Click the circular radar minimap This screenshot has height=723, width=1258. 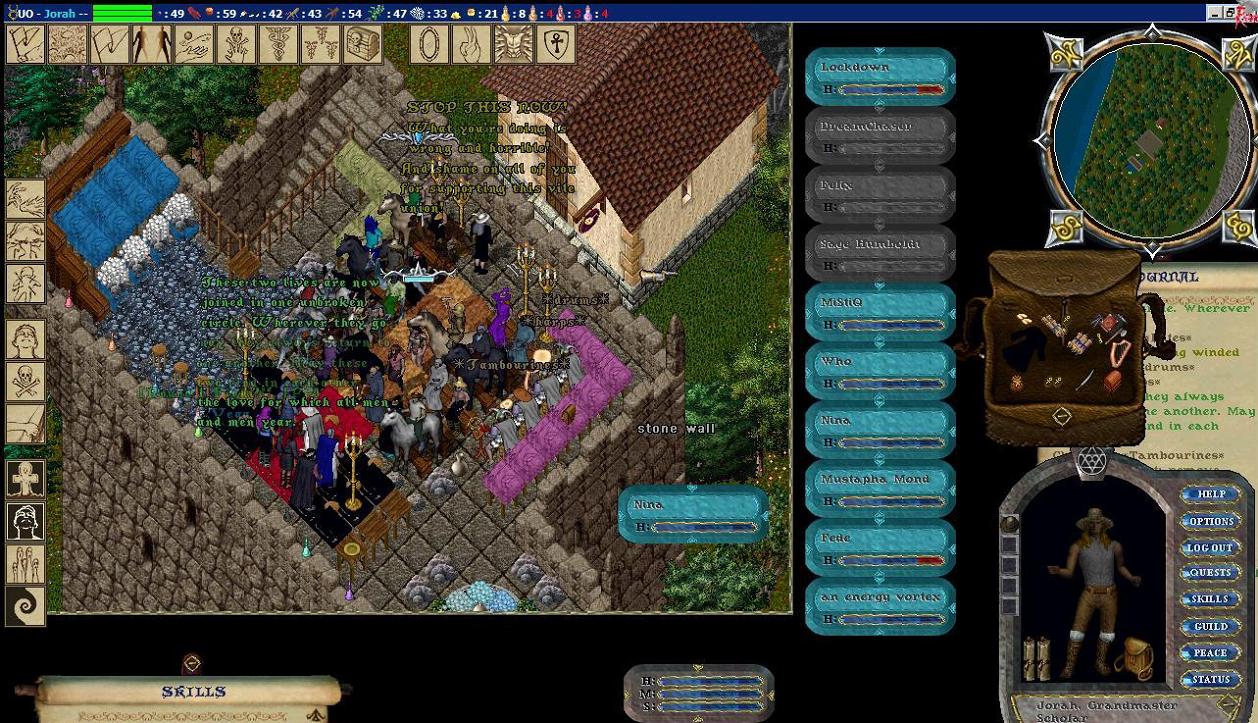tap(1152, 138)
